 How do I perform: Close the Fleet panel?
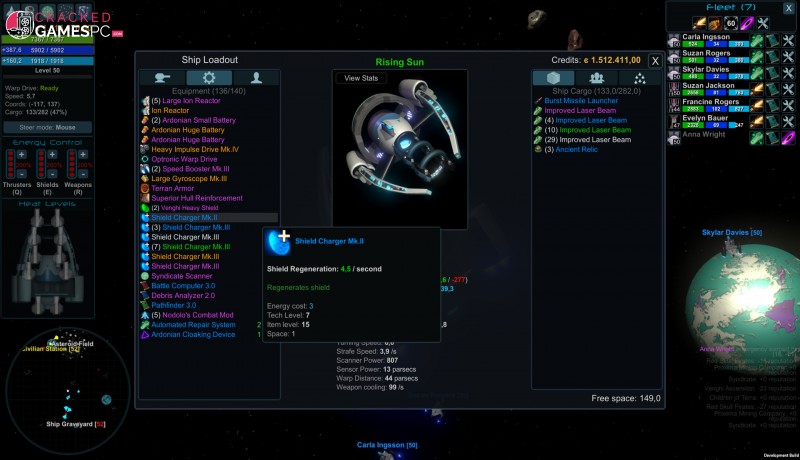pyautogui.click(x=789, y=8)
